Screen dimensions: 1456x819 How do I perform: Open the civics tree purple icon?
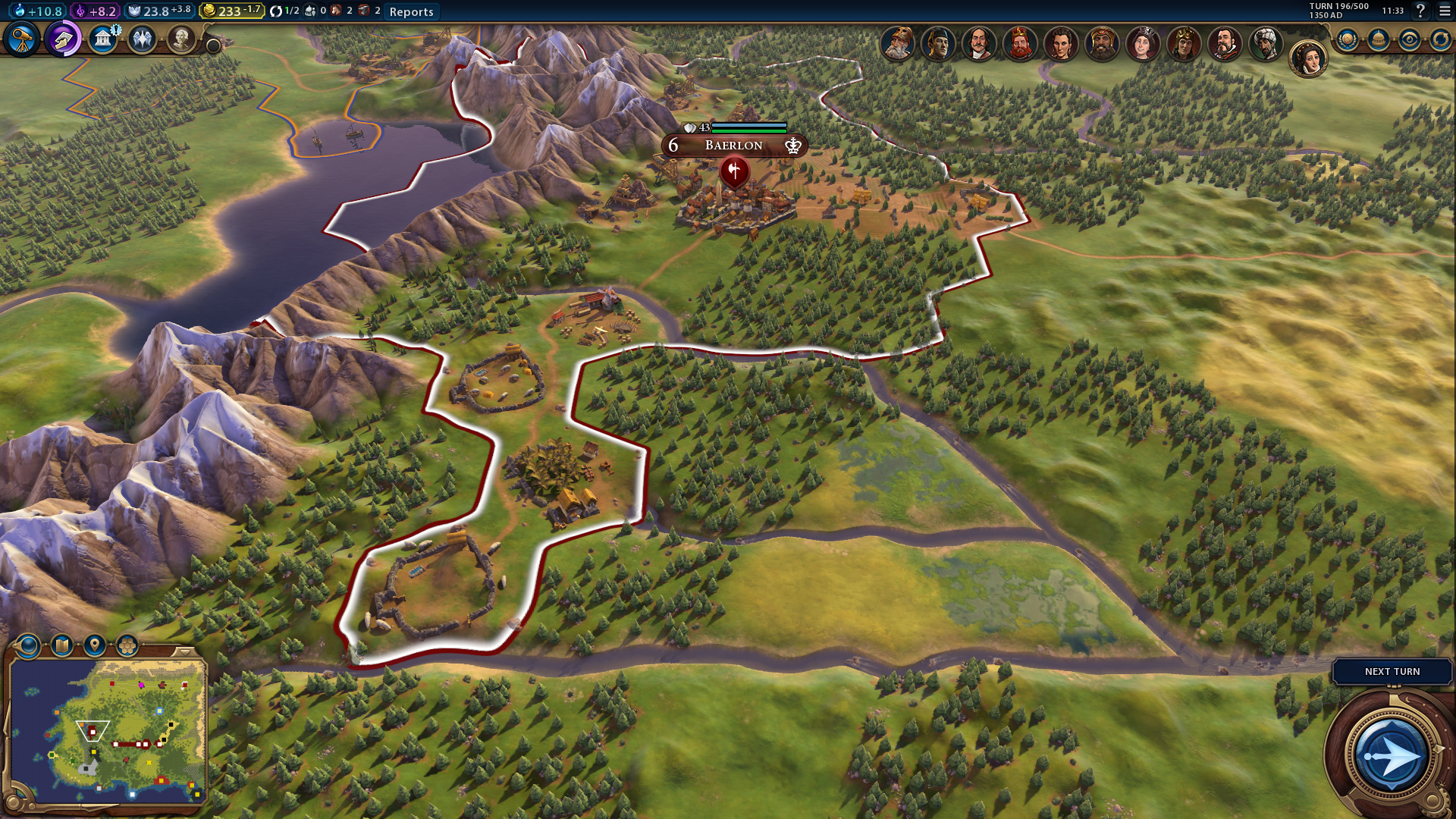(x=63, y=39)
